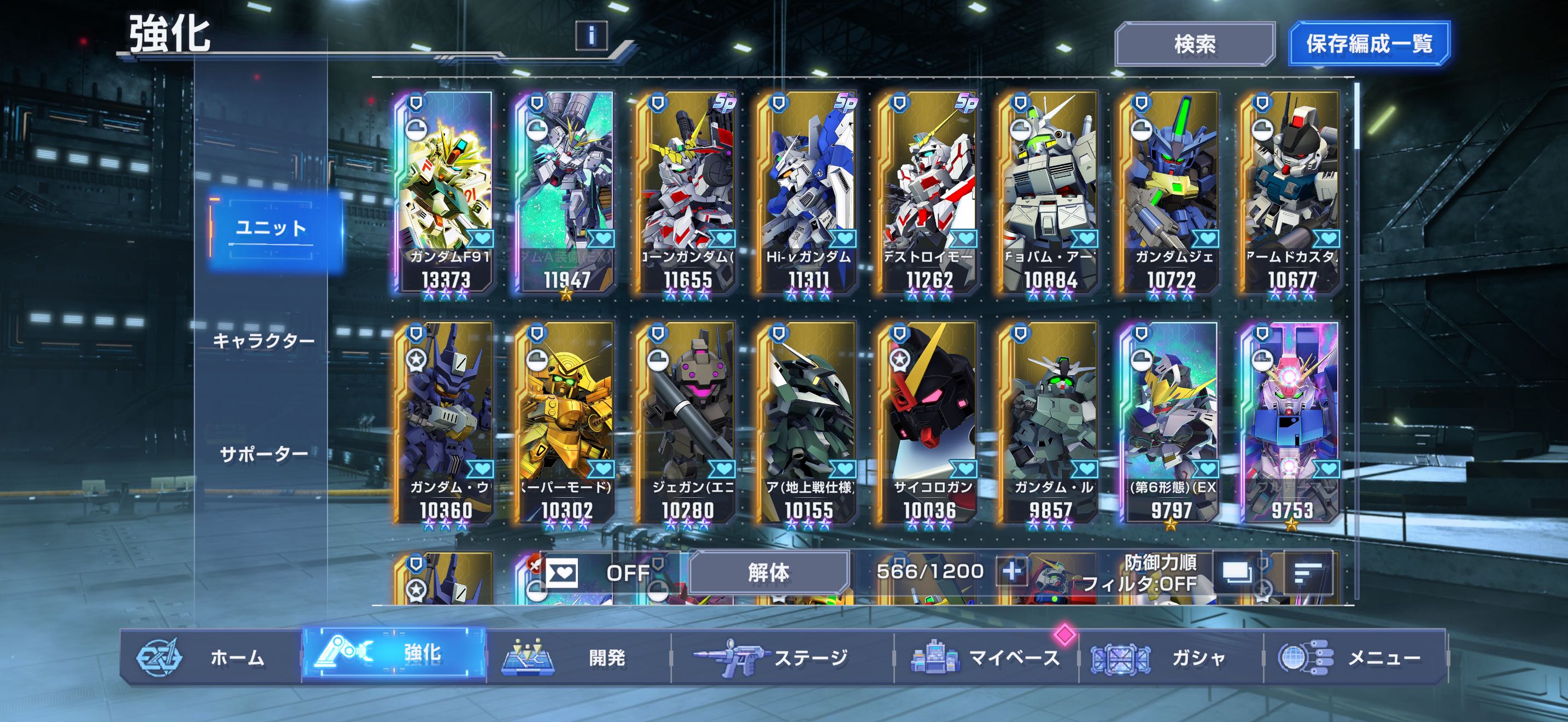Open the 保存編成一覧 saved formations list
This screenshot has height=722, width=1568.
(1369, 44)
